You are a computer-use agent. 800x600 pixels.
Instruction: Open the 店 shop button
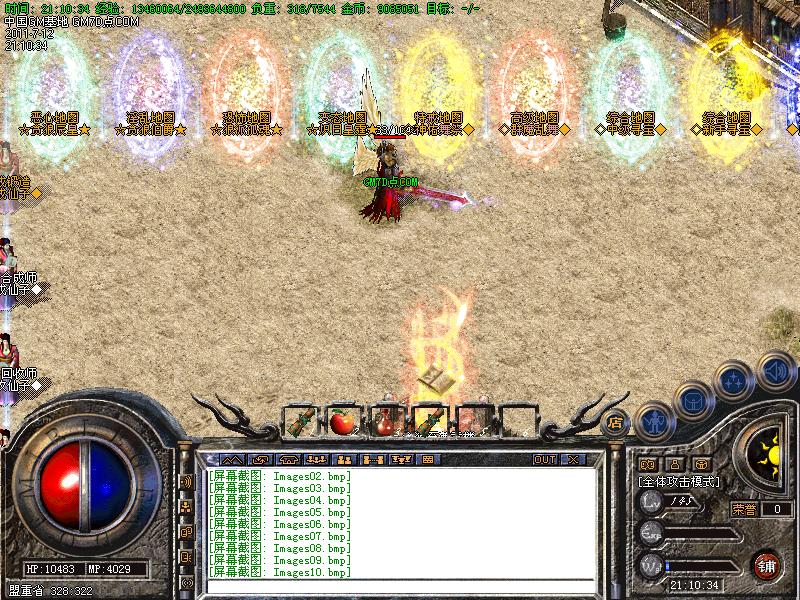pos(616,423)
